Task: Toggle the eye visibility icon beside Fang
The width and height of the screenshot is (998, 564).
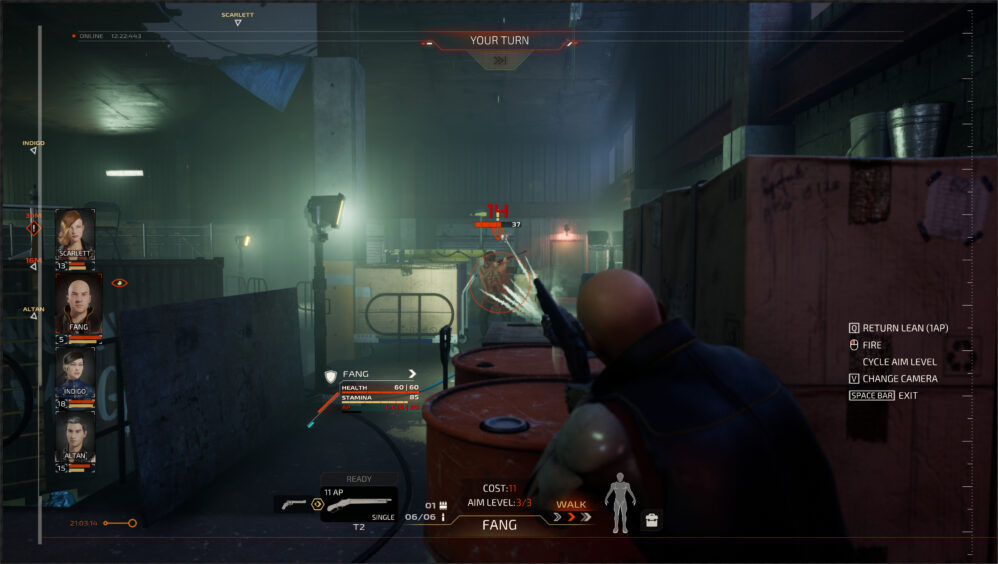Action: pyautogui.click(x=119, y=283)
